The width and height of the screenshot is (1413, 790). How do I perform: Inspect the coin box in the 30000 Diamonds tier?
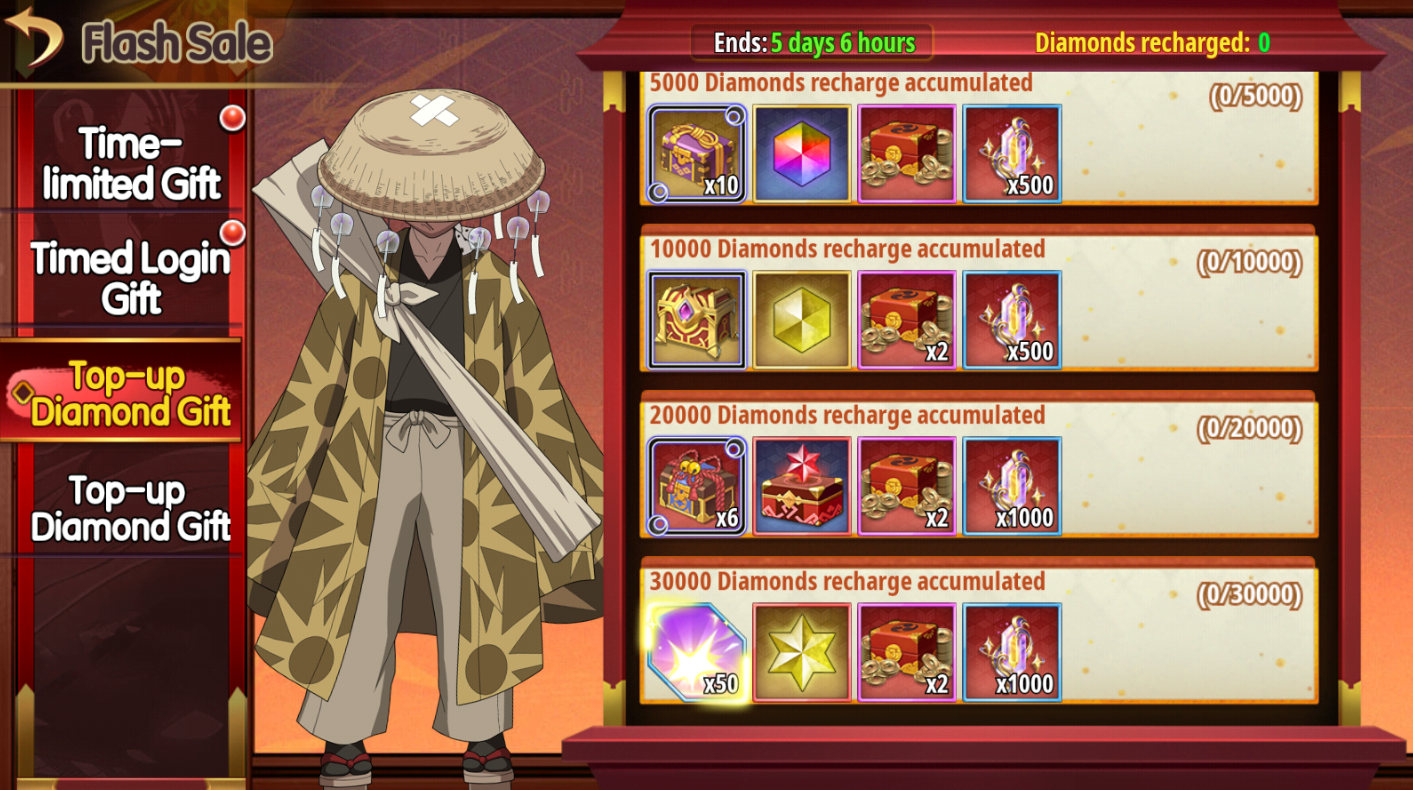coord(907,652)
